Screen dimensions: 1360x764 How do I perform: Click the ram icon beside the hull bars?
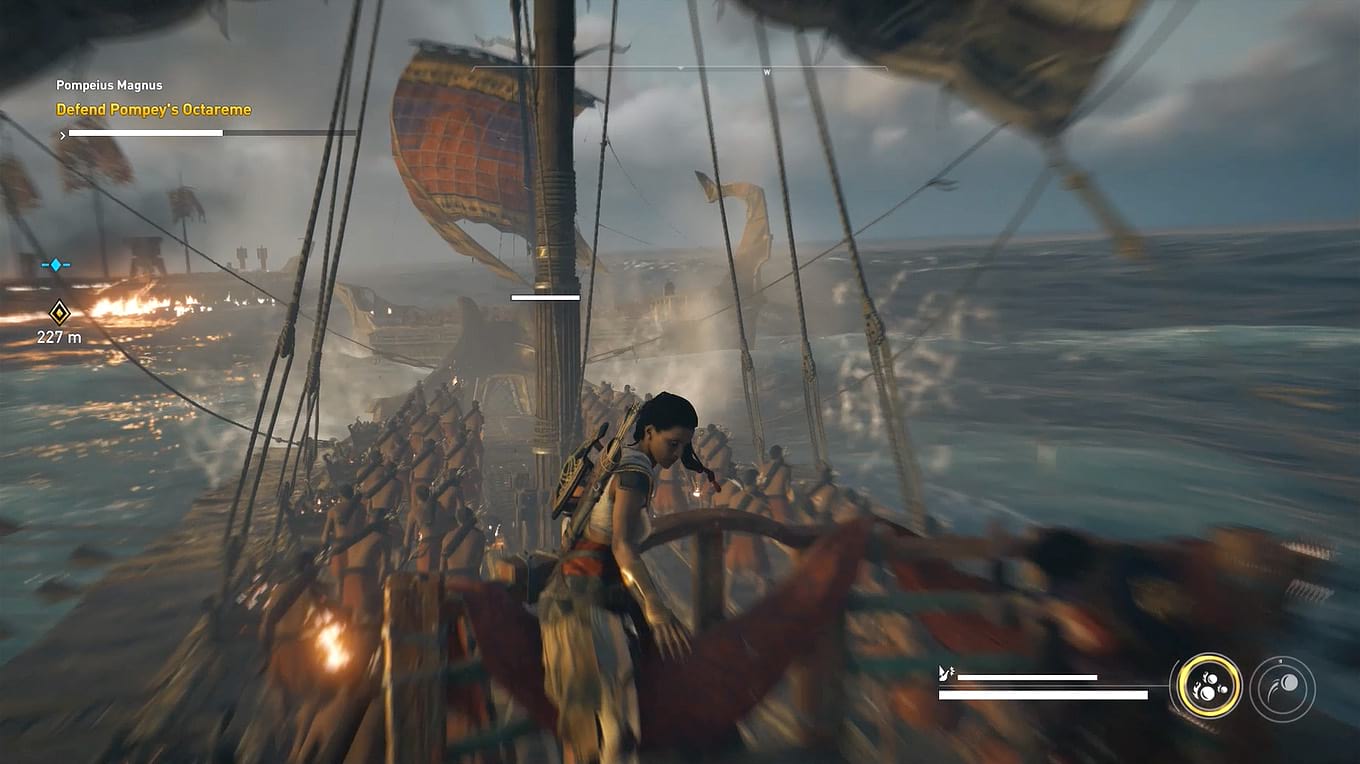pyautogui.click(x=944, y=675)
